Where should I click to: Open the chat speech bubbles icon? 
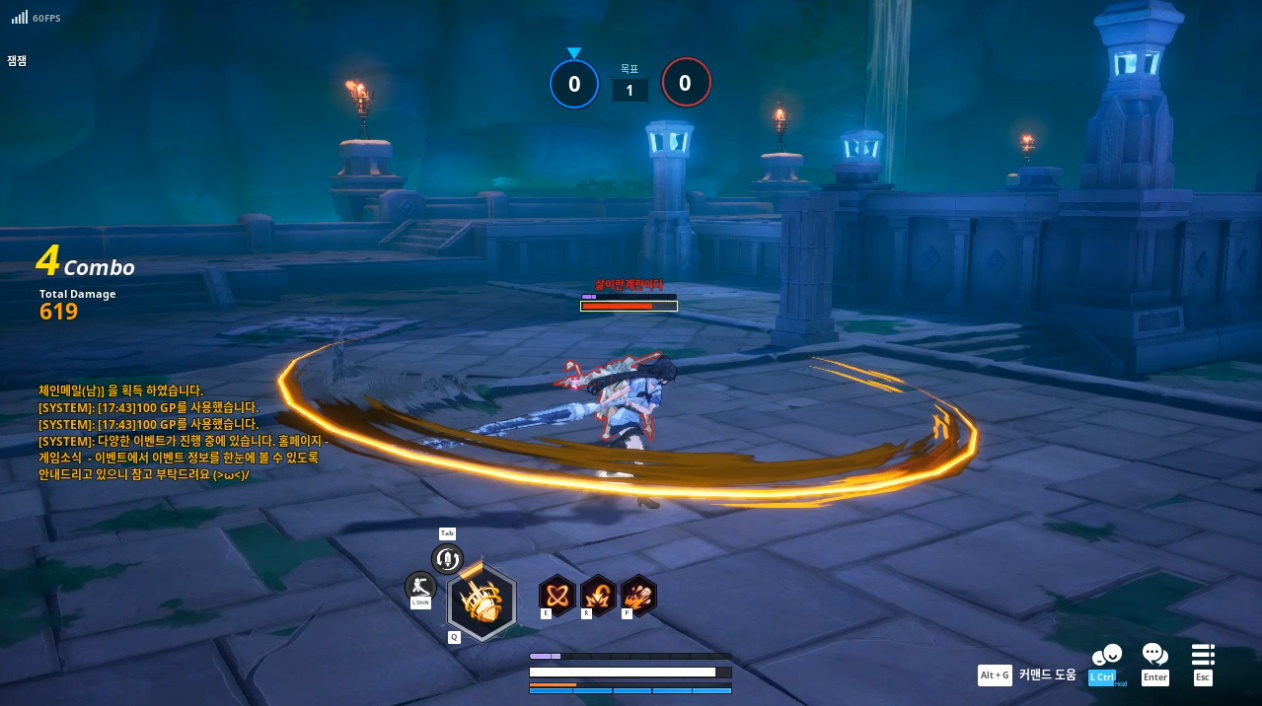point(1155,655)
